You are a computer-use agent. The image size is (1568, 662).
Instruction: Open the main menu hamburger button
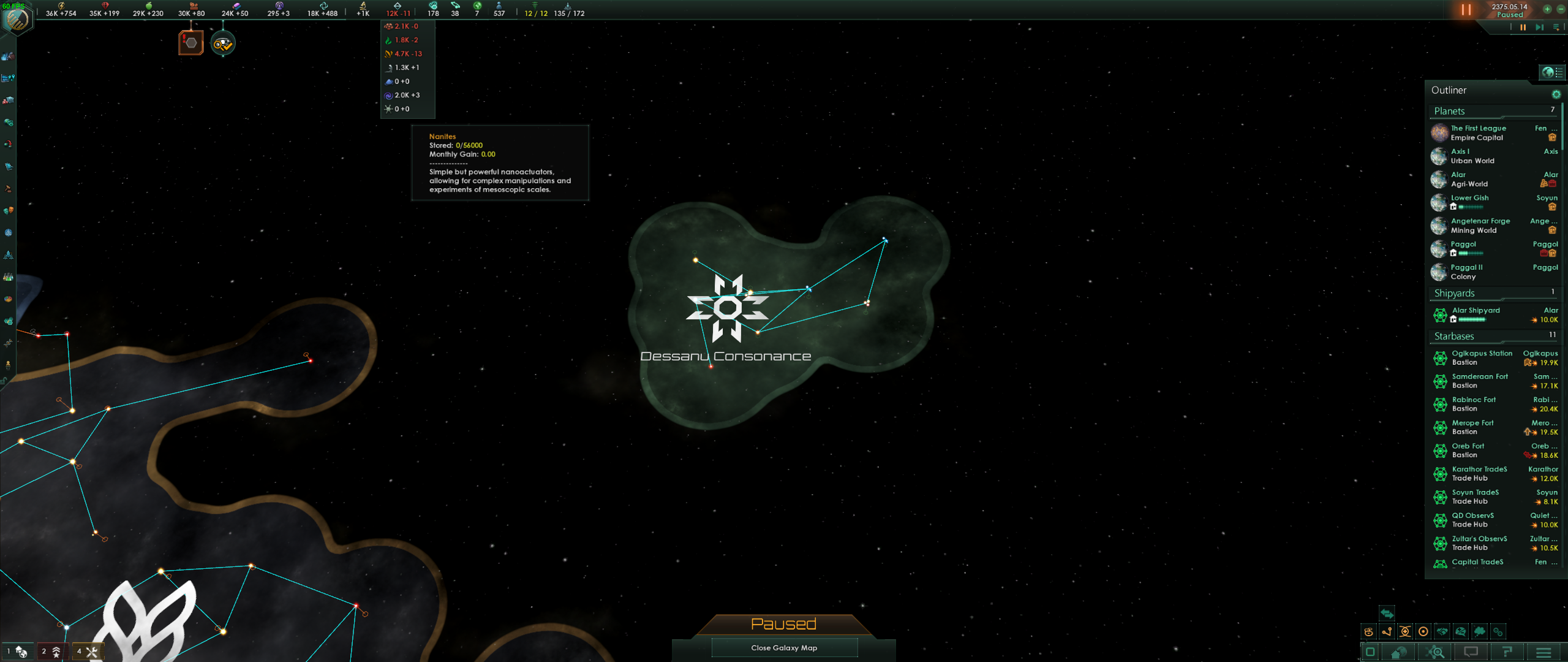(x=1543, y=652)
